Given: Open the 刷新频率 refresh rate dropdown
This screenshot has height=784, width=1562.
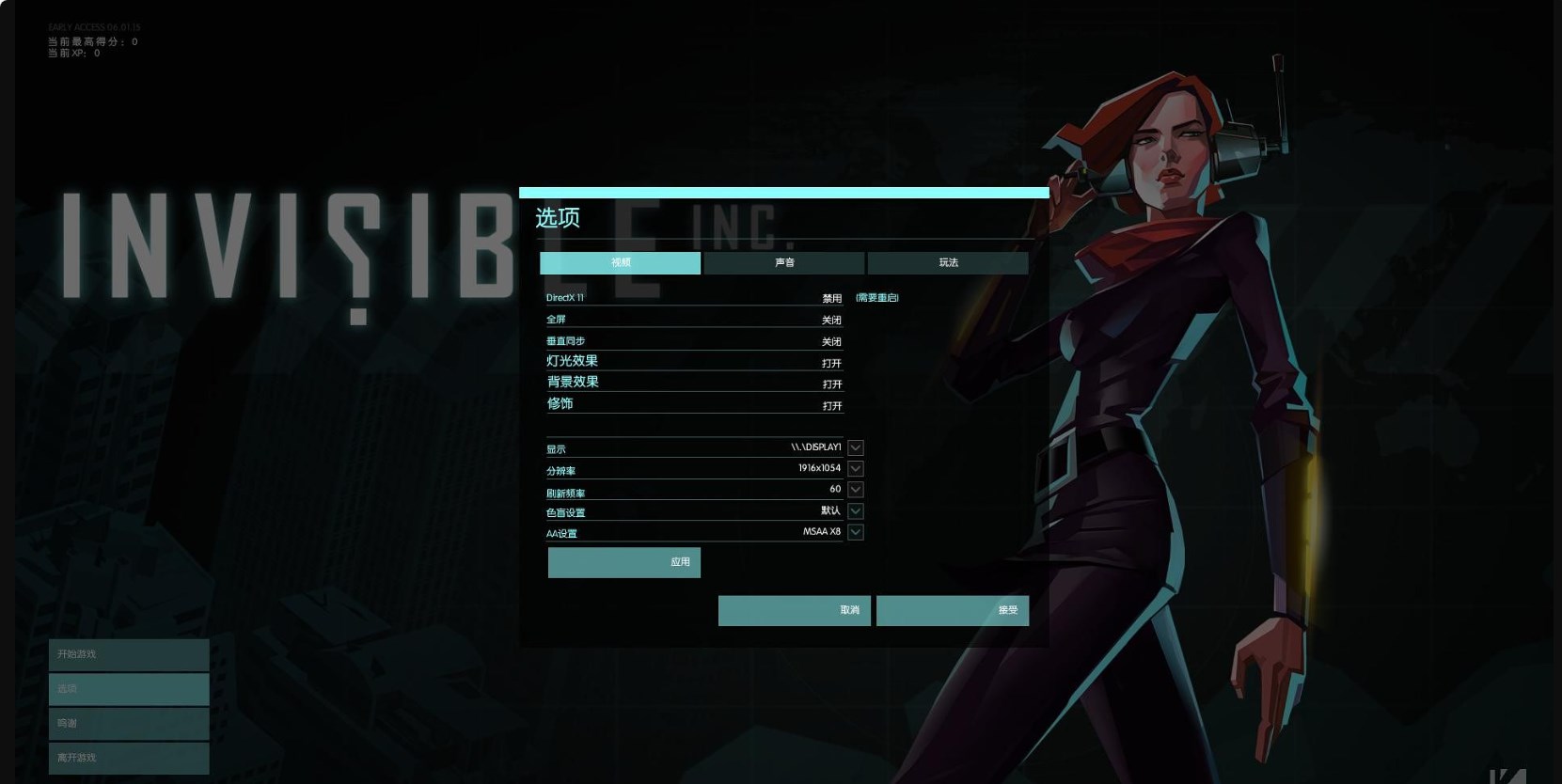Looking at the screenshot, I should [855, 490].
